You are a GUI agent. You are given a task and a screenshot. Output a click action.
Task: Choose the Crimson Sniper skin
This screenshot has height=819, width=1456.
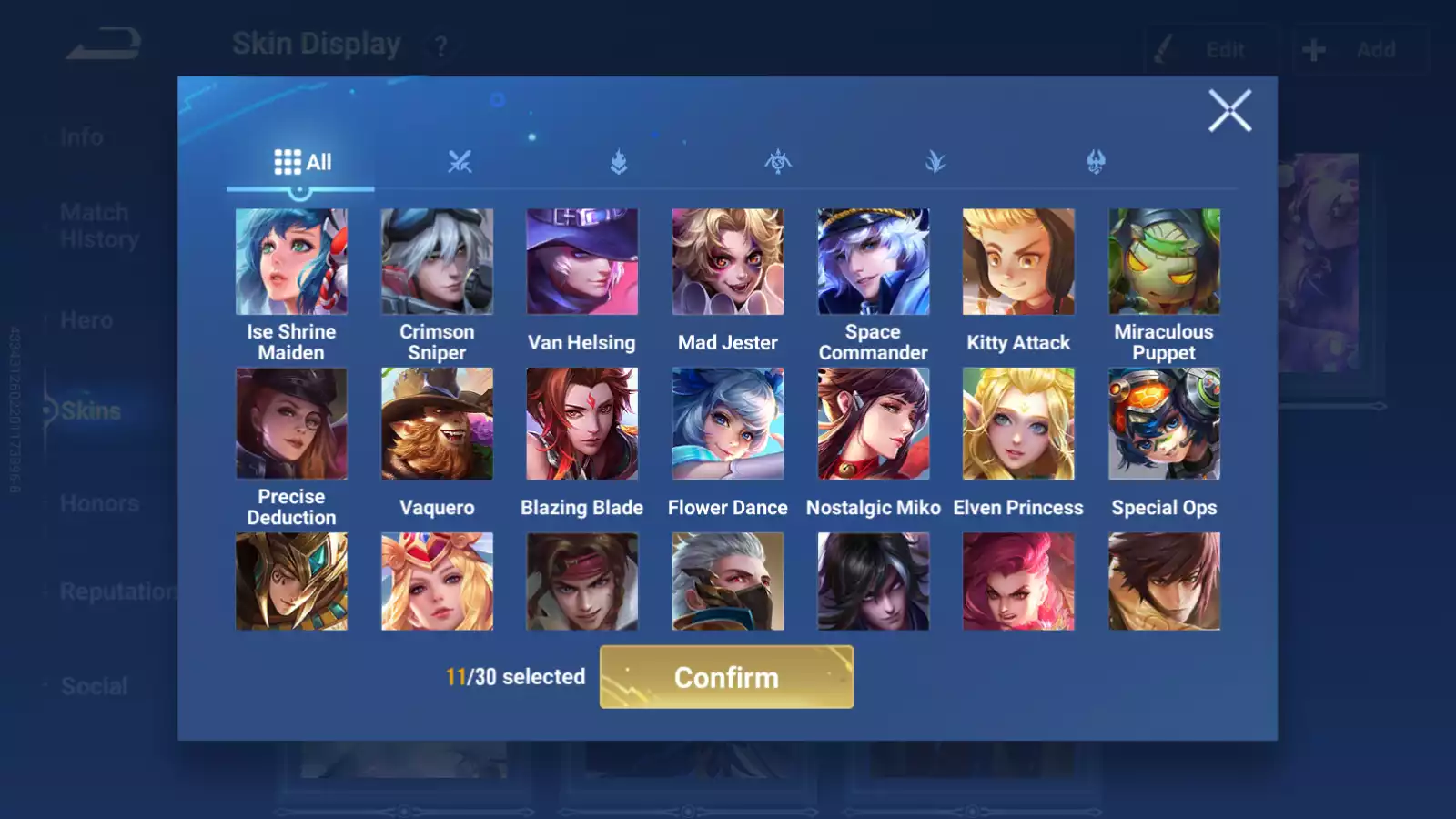point(437,262)
